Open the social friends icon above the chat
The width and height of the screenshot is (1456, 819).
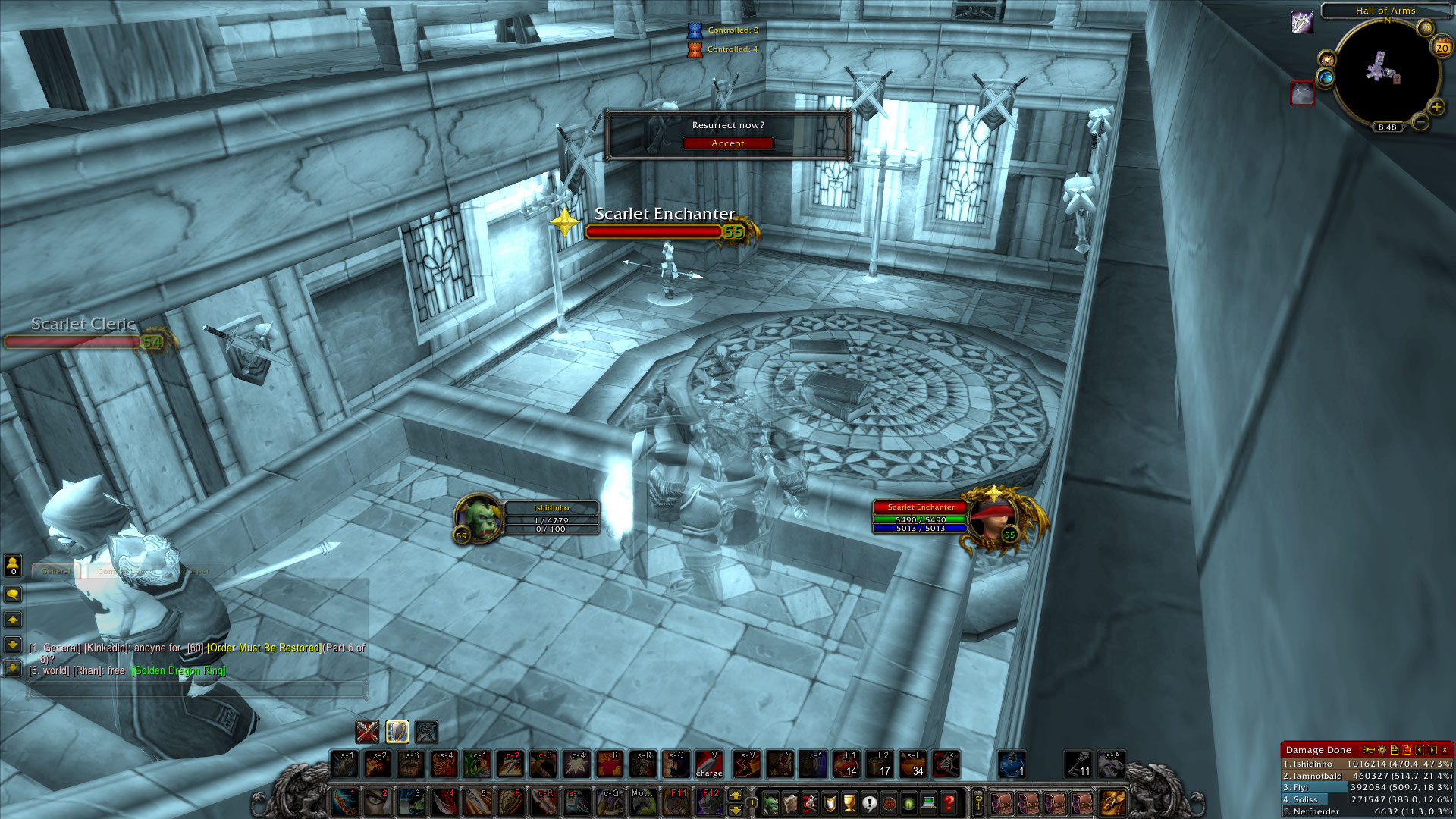(x=13, y=564)
